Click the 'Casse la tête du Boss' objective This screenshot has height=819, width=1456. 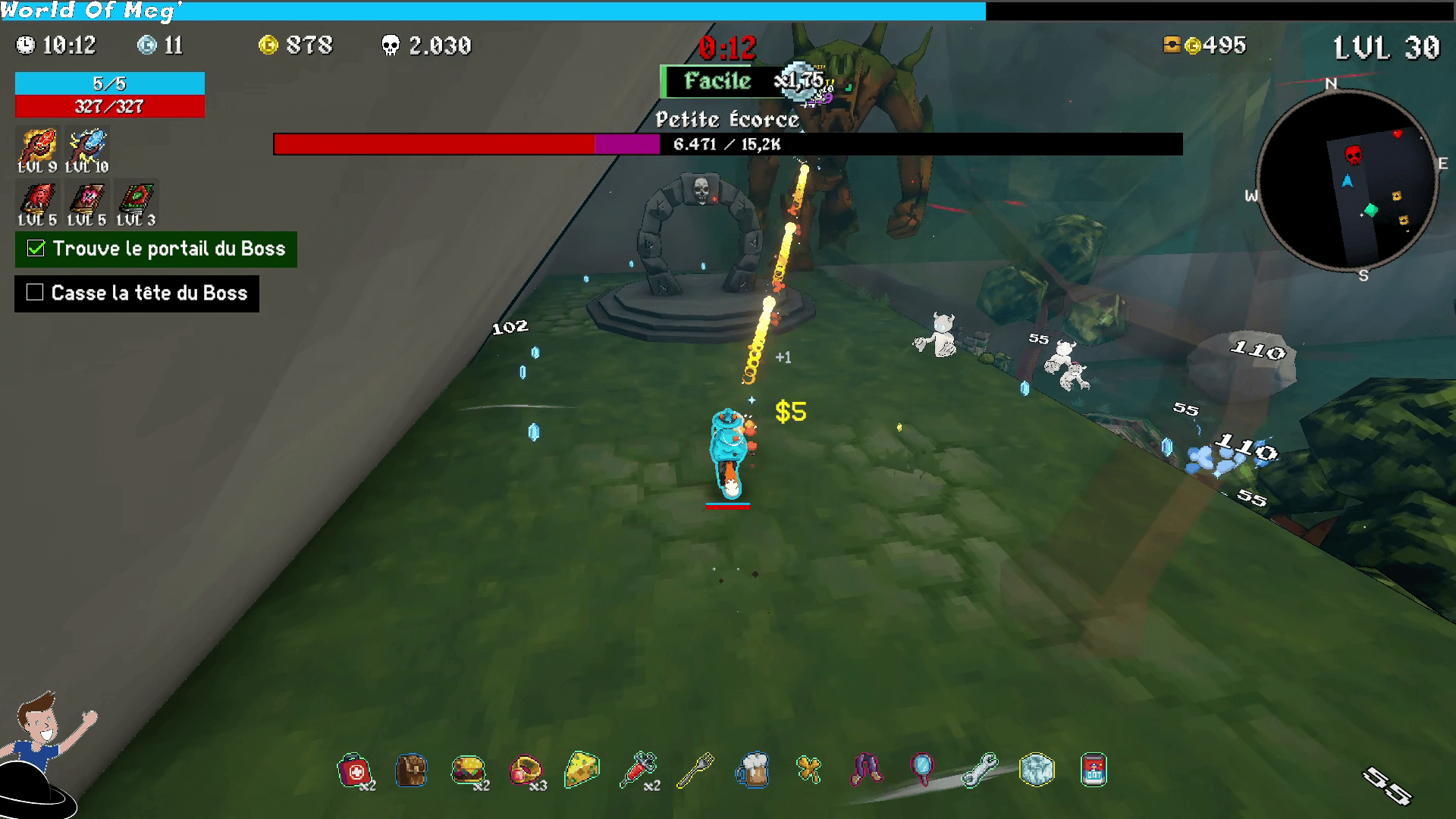[x=137, y=293]
